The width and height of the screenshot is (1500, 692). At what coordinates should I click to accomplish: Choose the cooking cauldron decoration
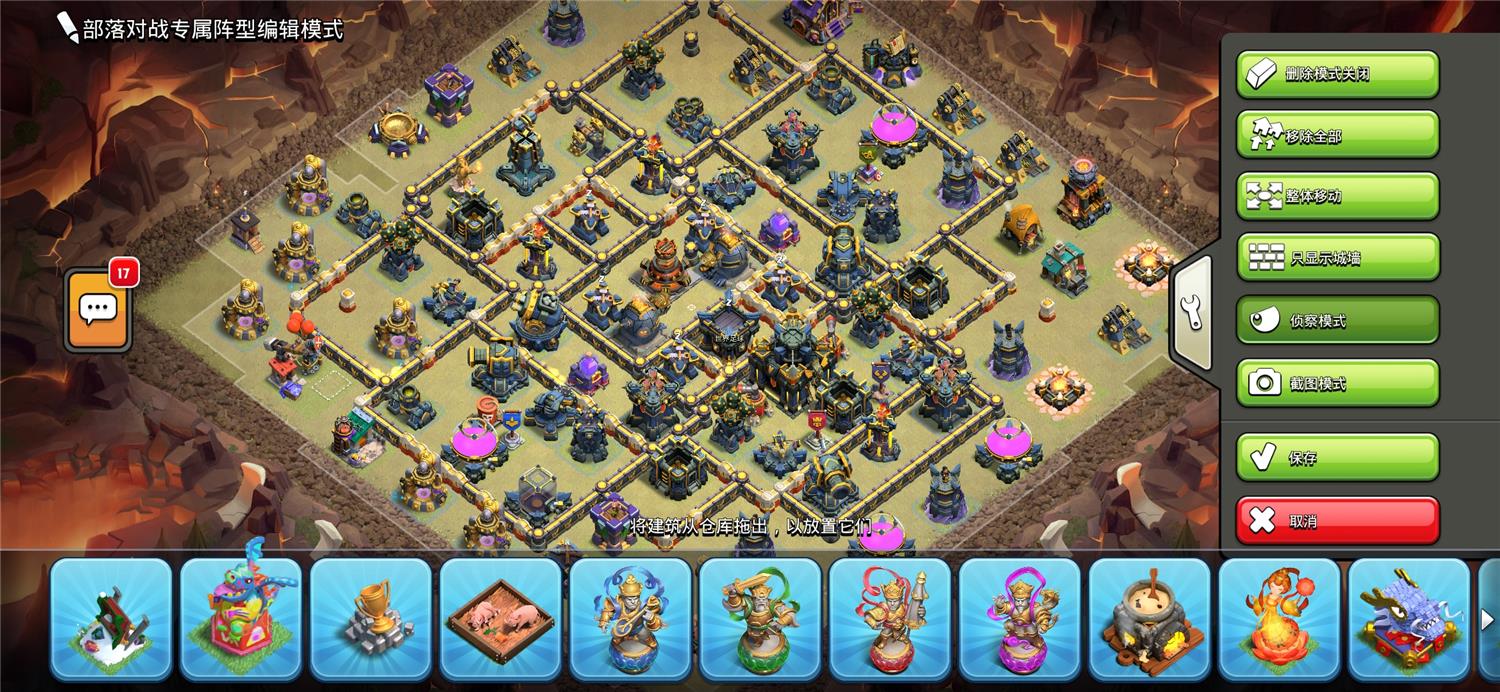coord(1151,617)
